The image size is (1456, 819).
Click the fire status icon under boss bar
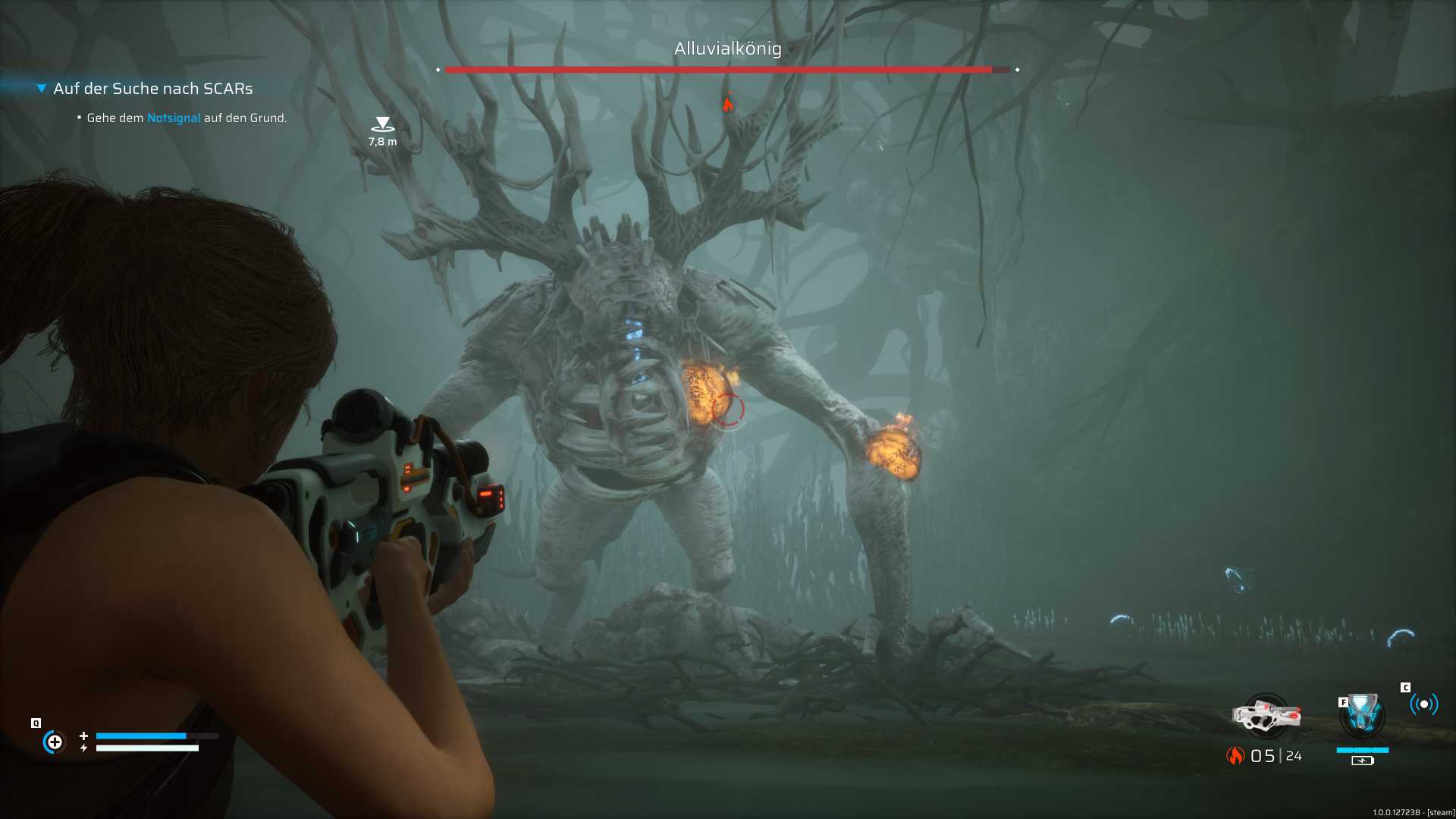pos(728,104)
